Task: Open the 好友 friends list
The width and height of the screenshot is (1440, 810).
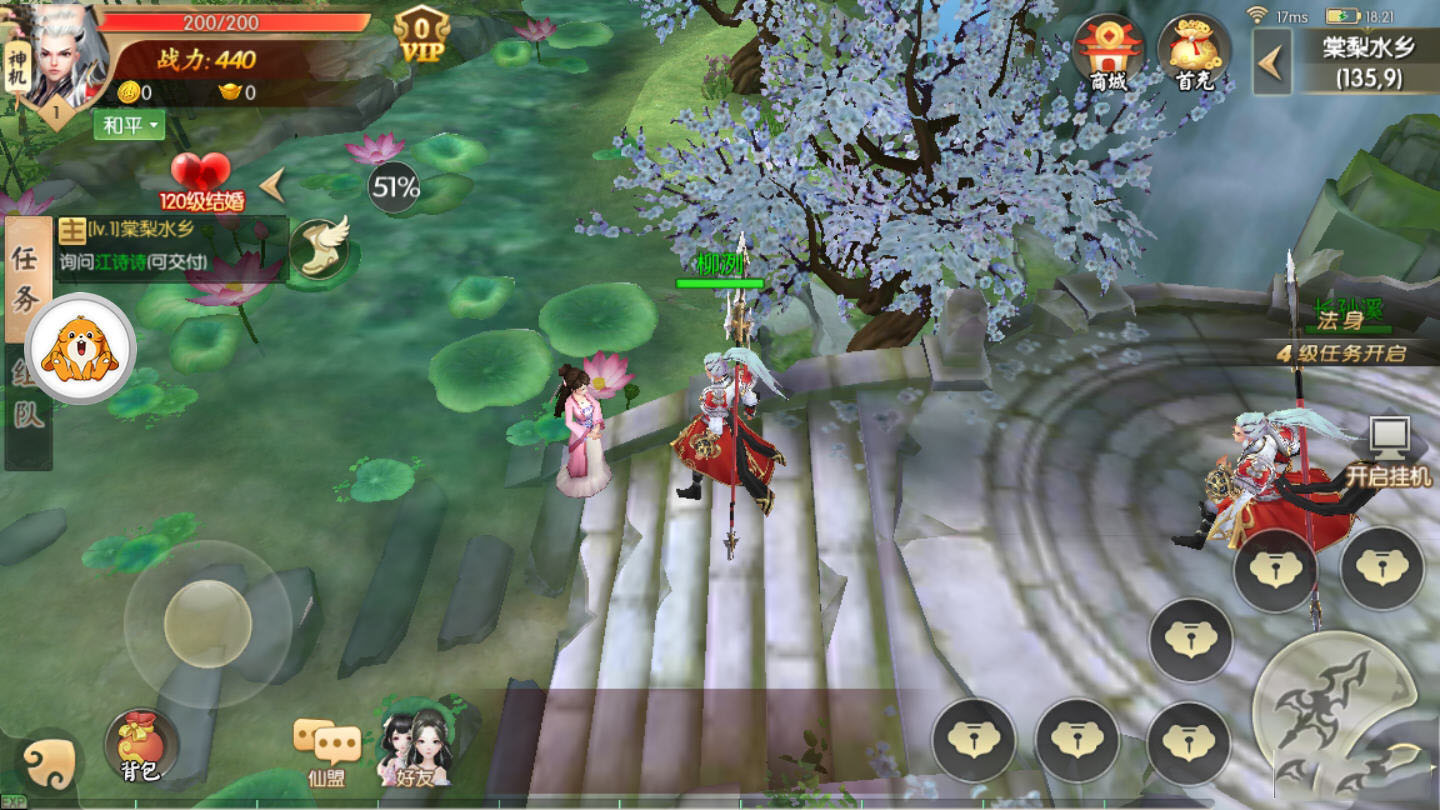Action: 414,748
